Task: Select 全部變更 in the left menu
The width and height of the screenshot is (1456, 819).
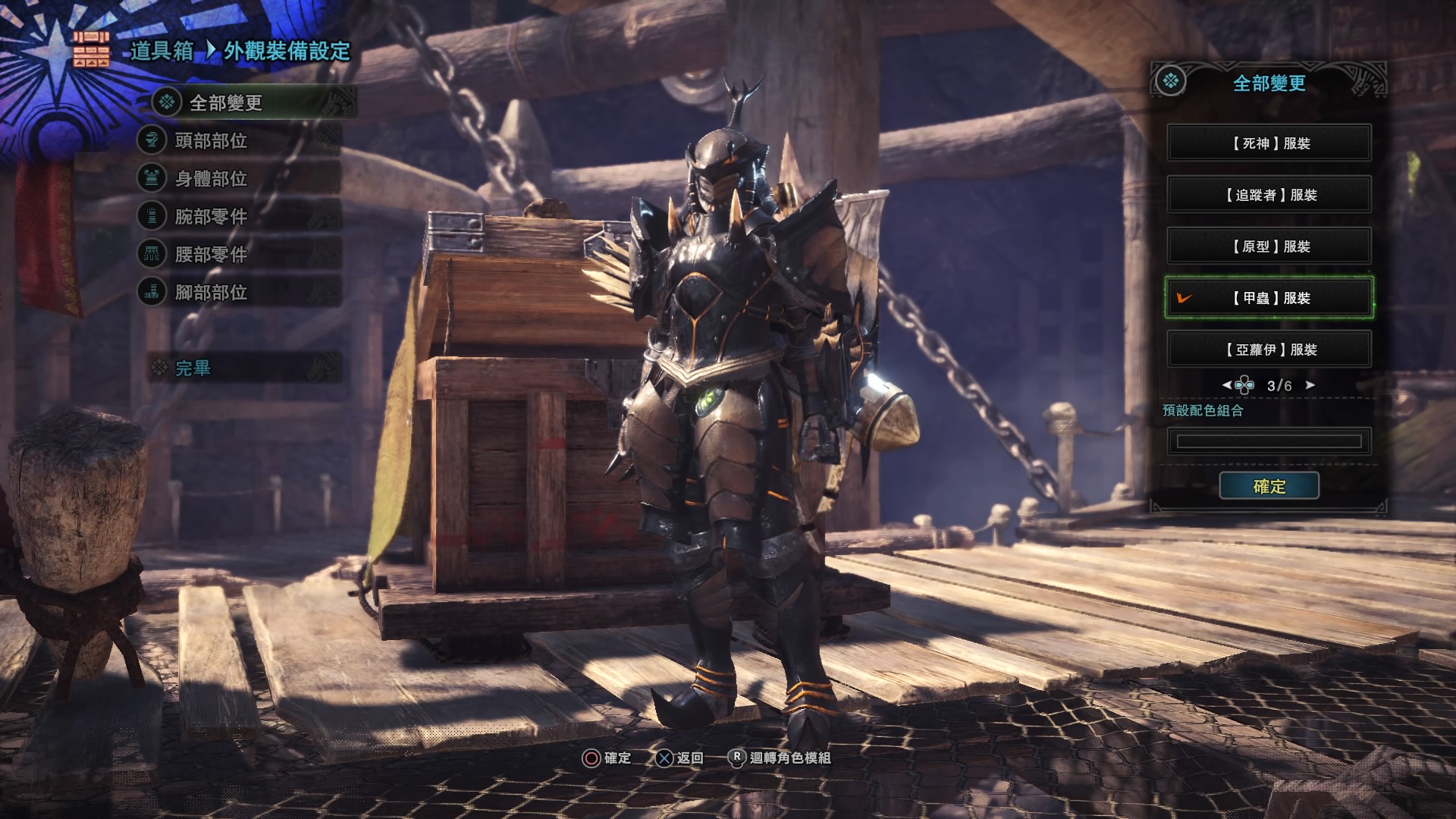Action: click(225, 102)
